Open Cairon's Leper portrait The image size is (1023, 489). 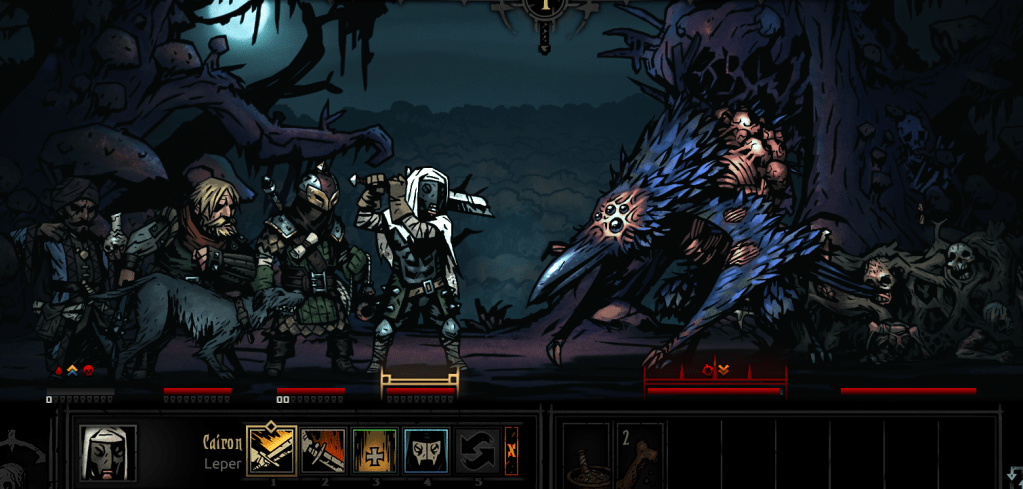108,452
